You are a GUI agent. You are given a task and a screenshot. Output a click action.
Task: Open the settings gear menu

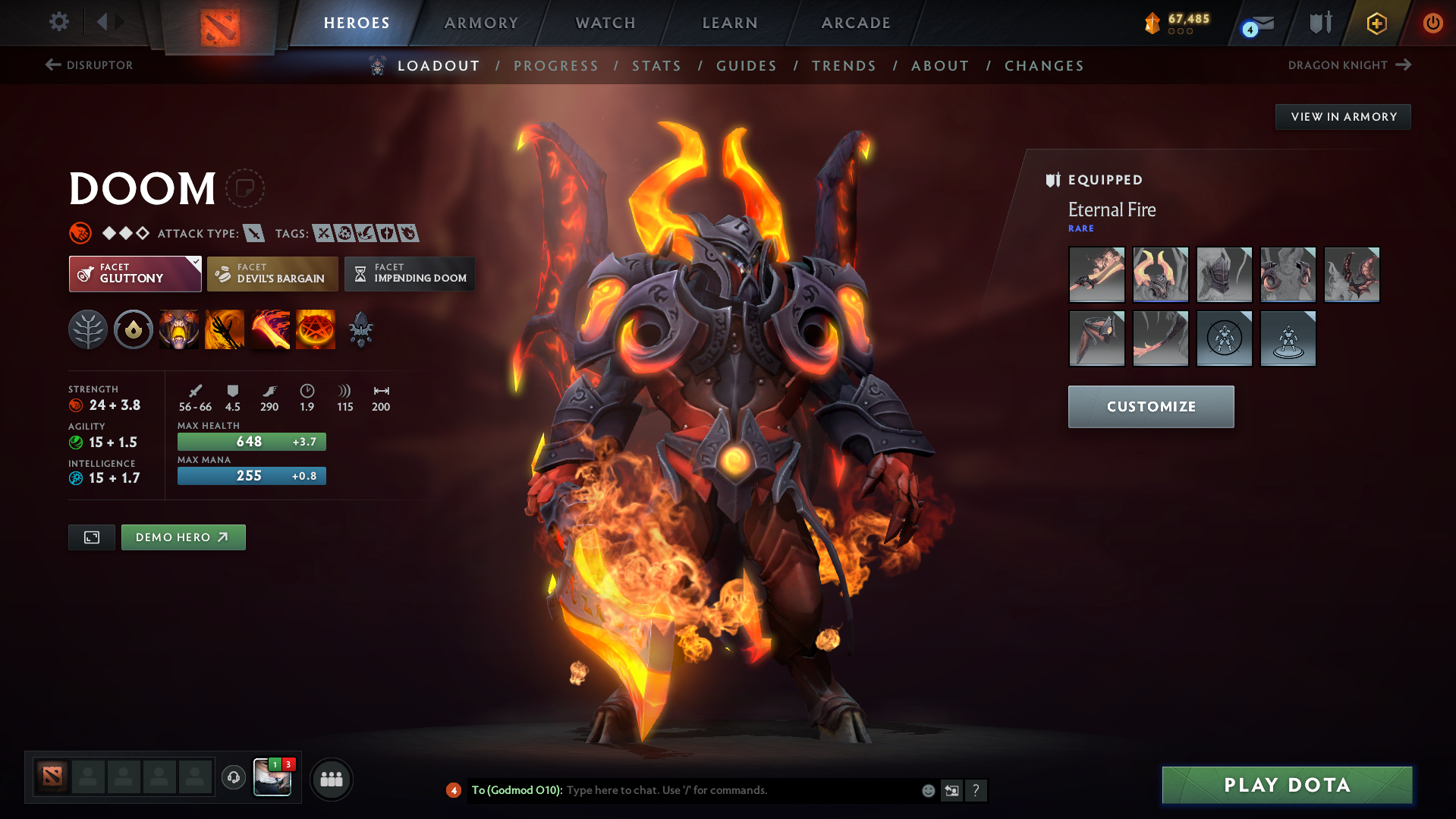(x=58, y=22)
